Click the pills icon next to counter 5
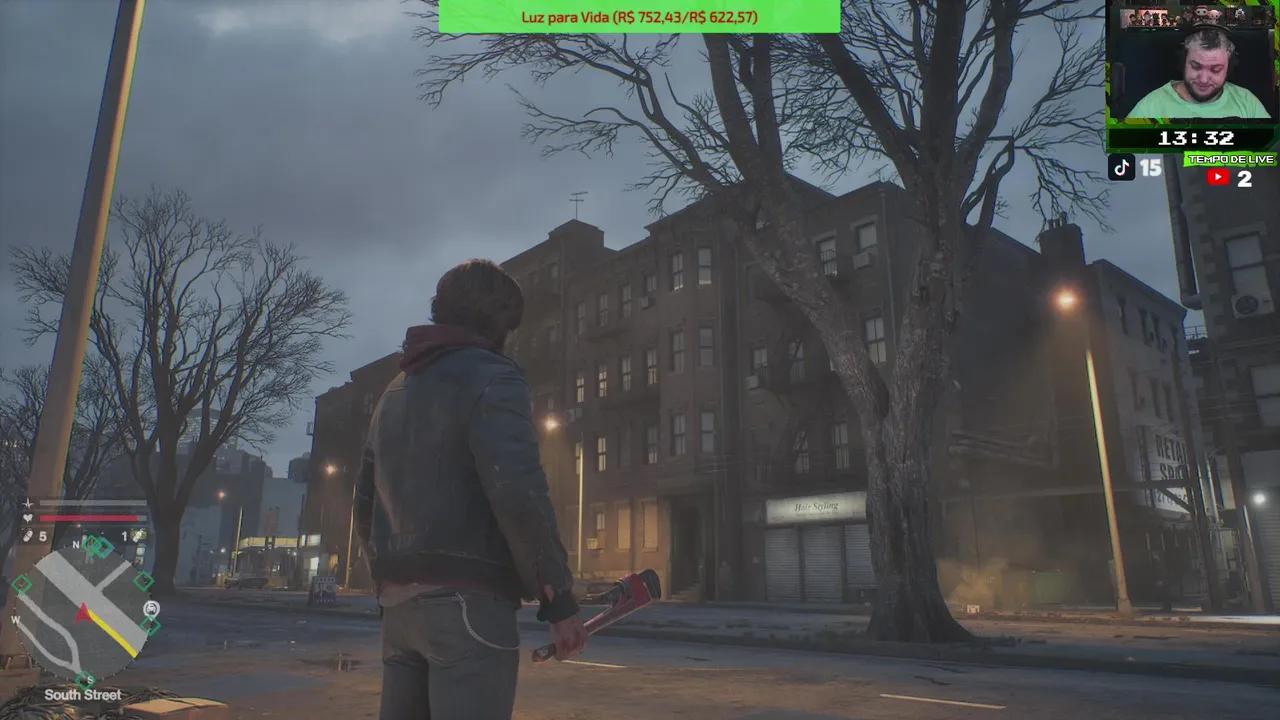 [29, 534]
